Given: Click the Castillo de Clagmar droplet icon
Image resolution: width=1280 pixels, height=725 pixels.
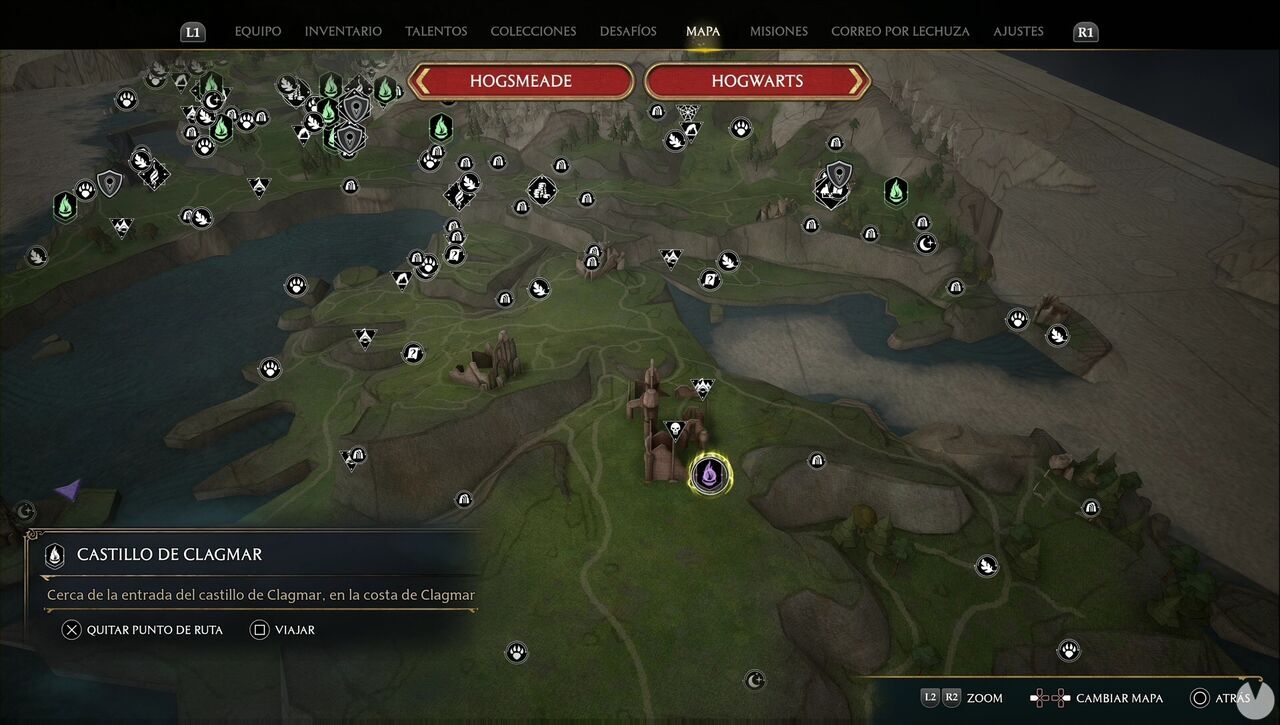Looking at the screenshot, I should coord(55,555).
